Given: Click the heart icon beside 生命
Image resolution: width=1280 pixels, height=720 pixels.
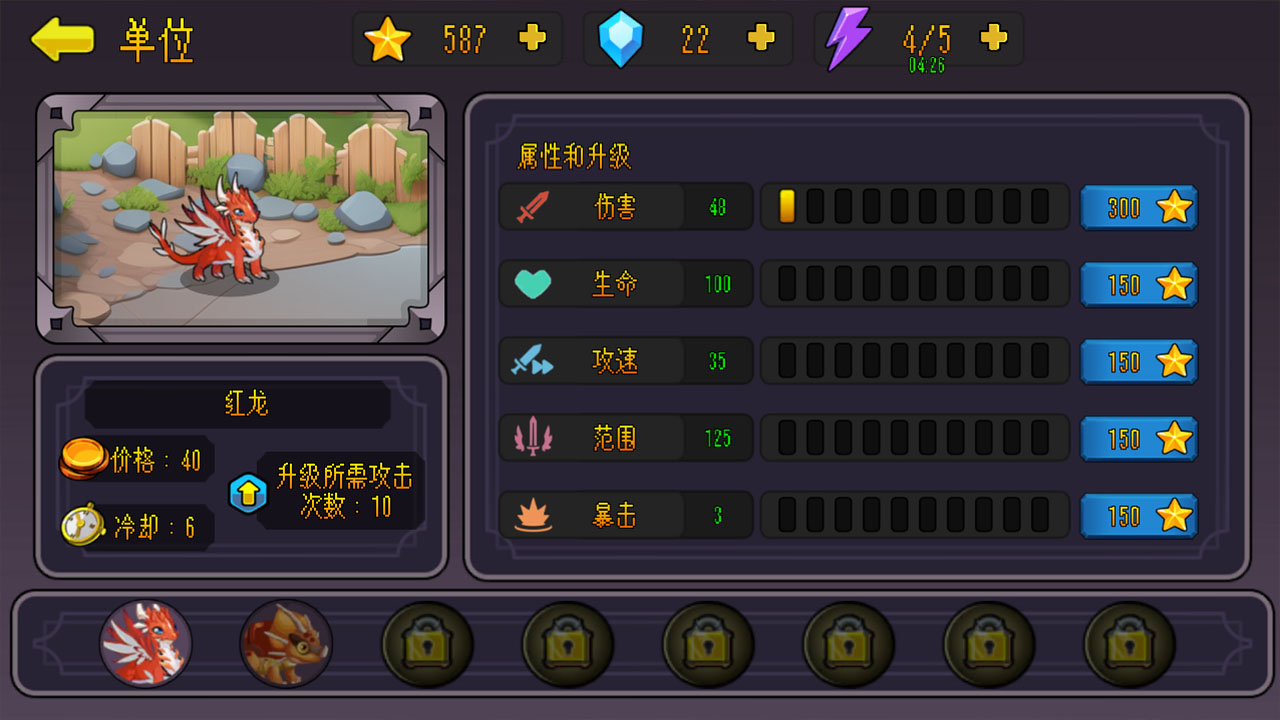Looking at the screenshot, I should [x=531, y=284].
